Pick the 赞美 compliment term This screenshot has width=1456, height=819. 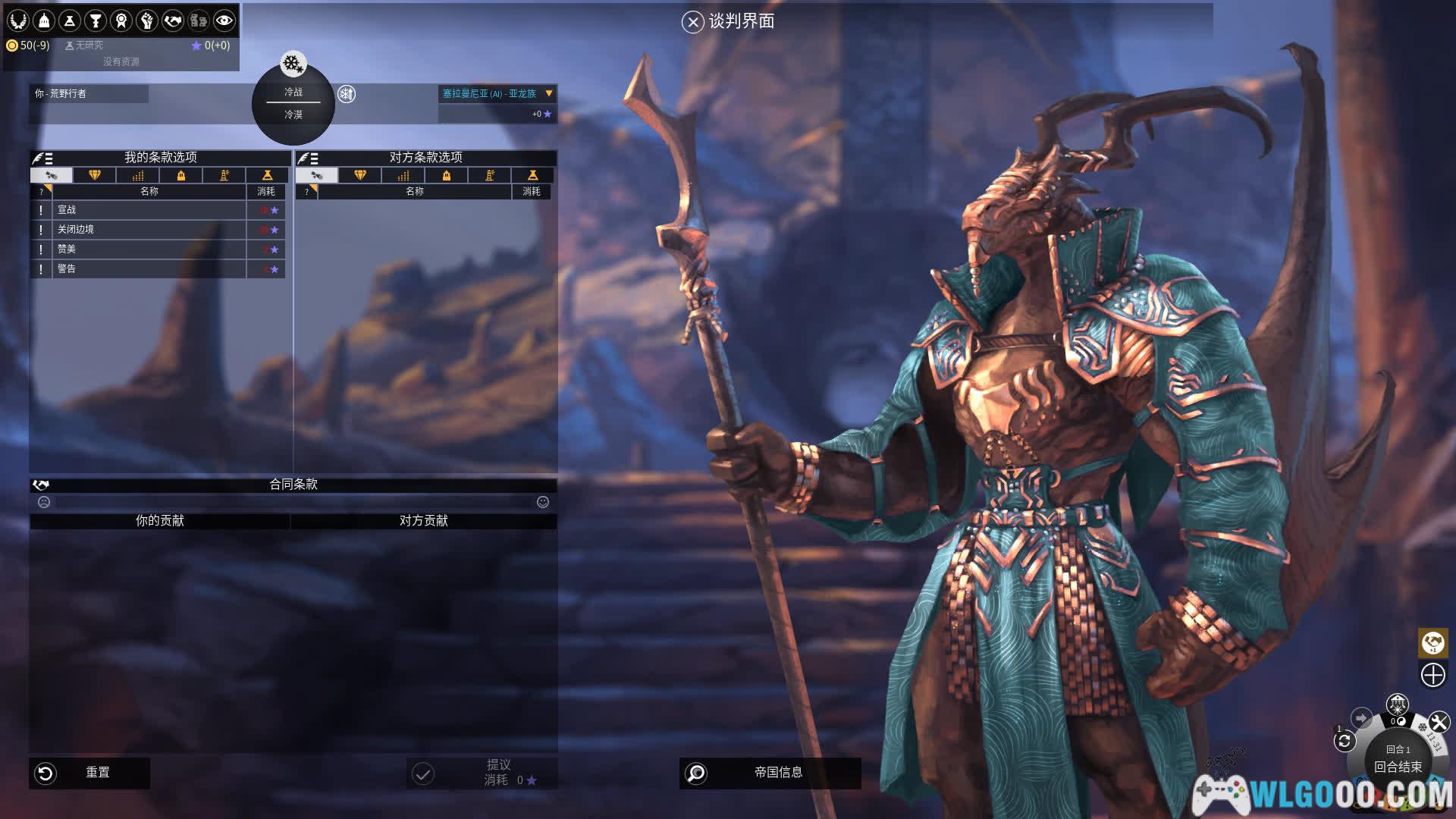coord(149,249)
